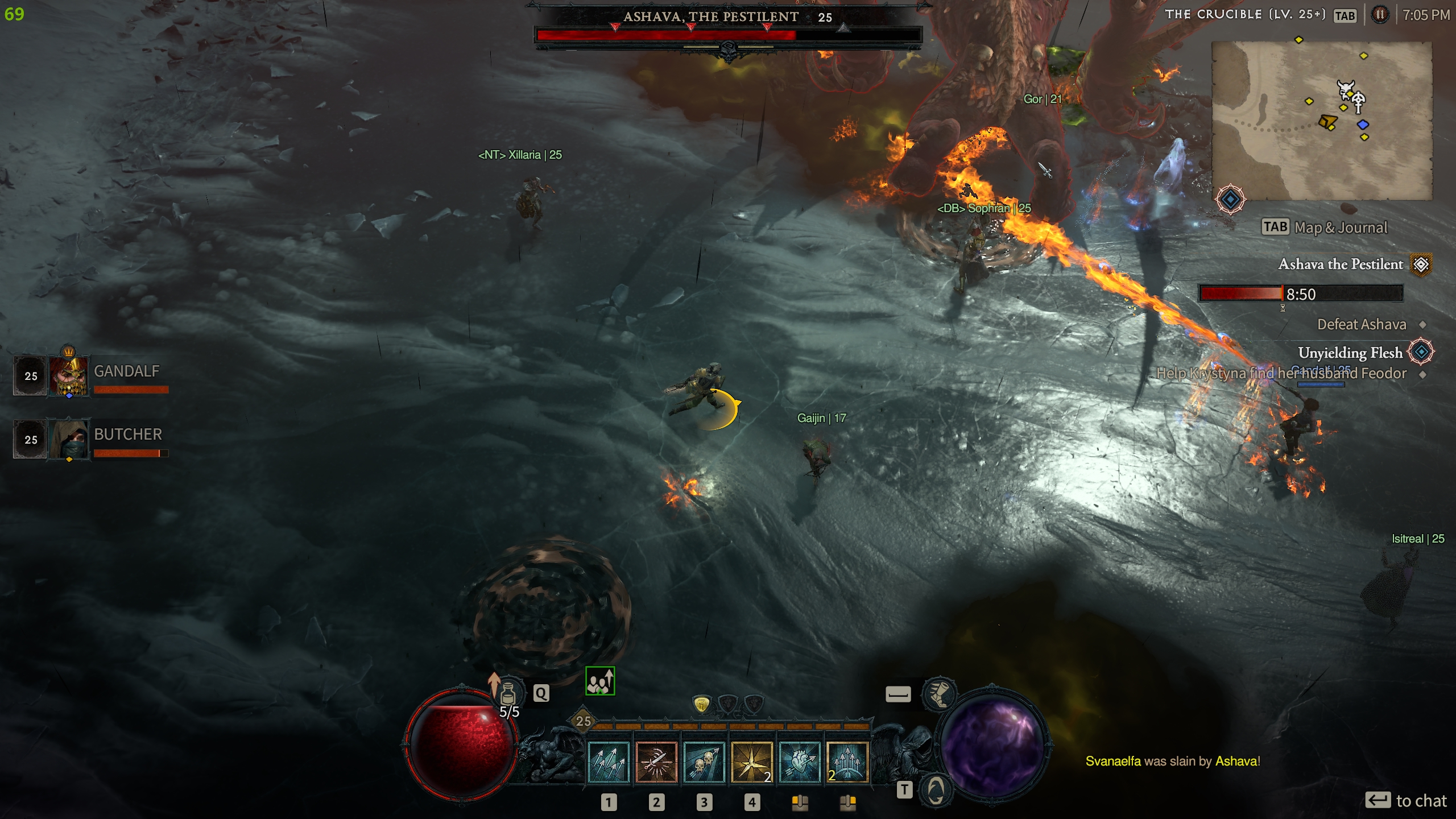1456x819 pixels.
Task: Unleash the arrow volley bow skill
Action: pyautogui.click(x=847, y=762)
